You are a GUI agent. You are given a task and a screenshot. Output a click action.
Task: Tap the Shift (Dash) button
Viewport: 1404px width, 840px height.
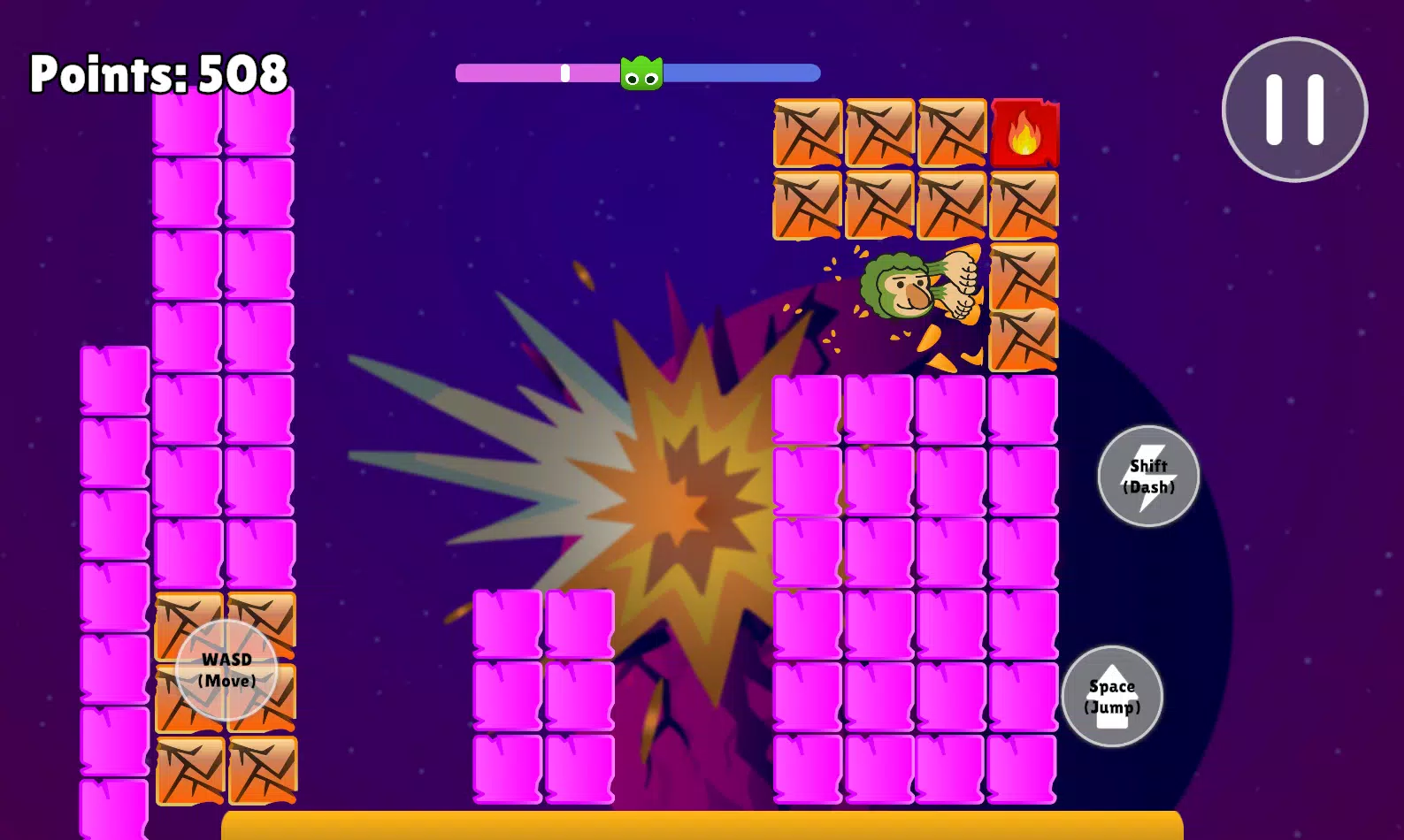(x=1148, y=477)
